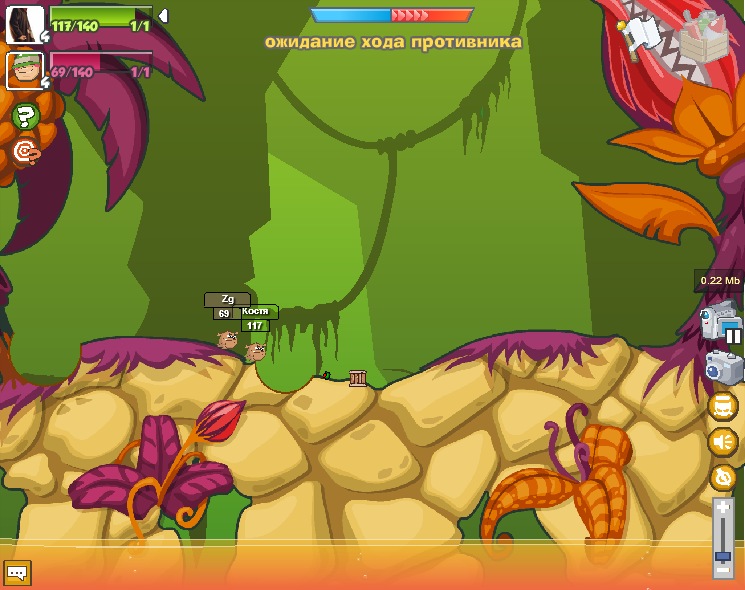The height and width of the screenshot is (590, 745).
Task: Select the green-cap opponent avatar portrait
Action: pos(24,71)
